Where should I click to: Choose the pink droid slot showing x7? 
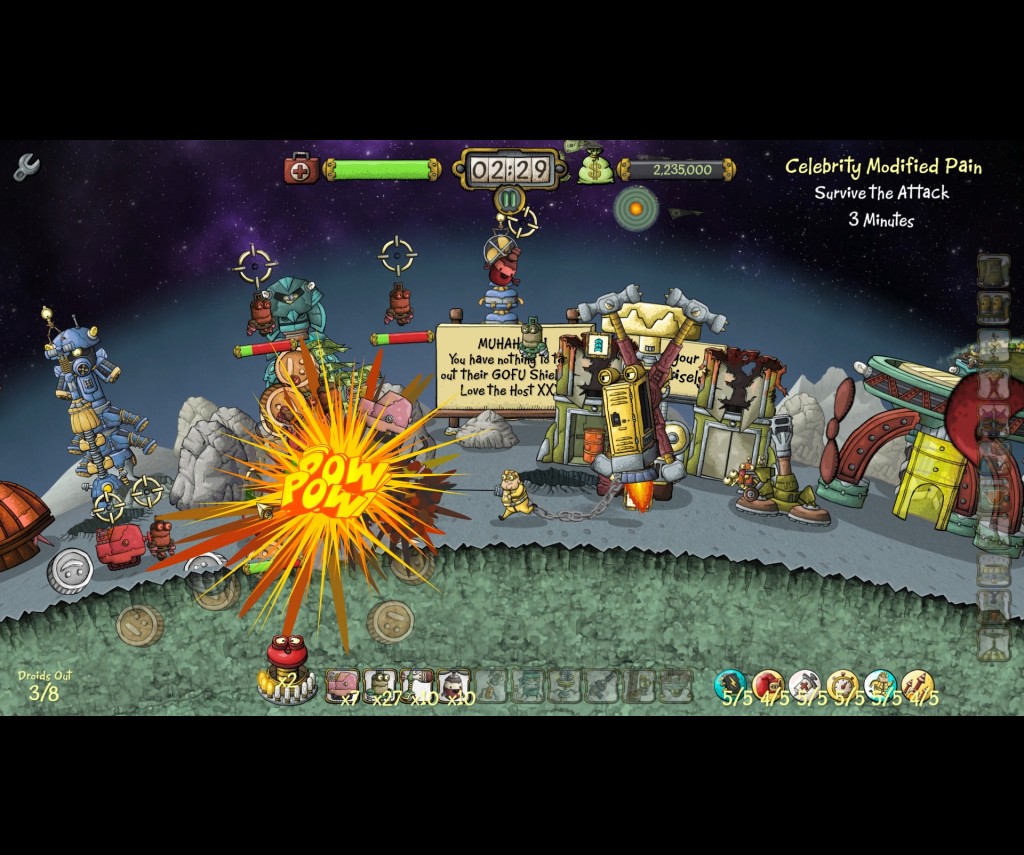342,685
